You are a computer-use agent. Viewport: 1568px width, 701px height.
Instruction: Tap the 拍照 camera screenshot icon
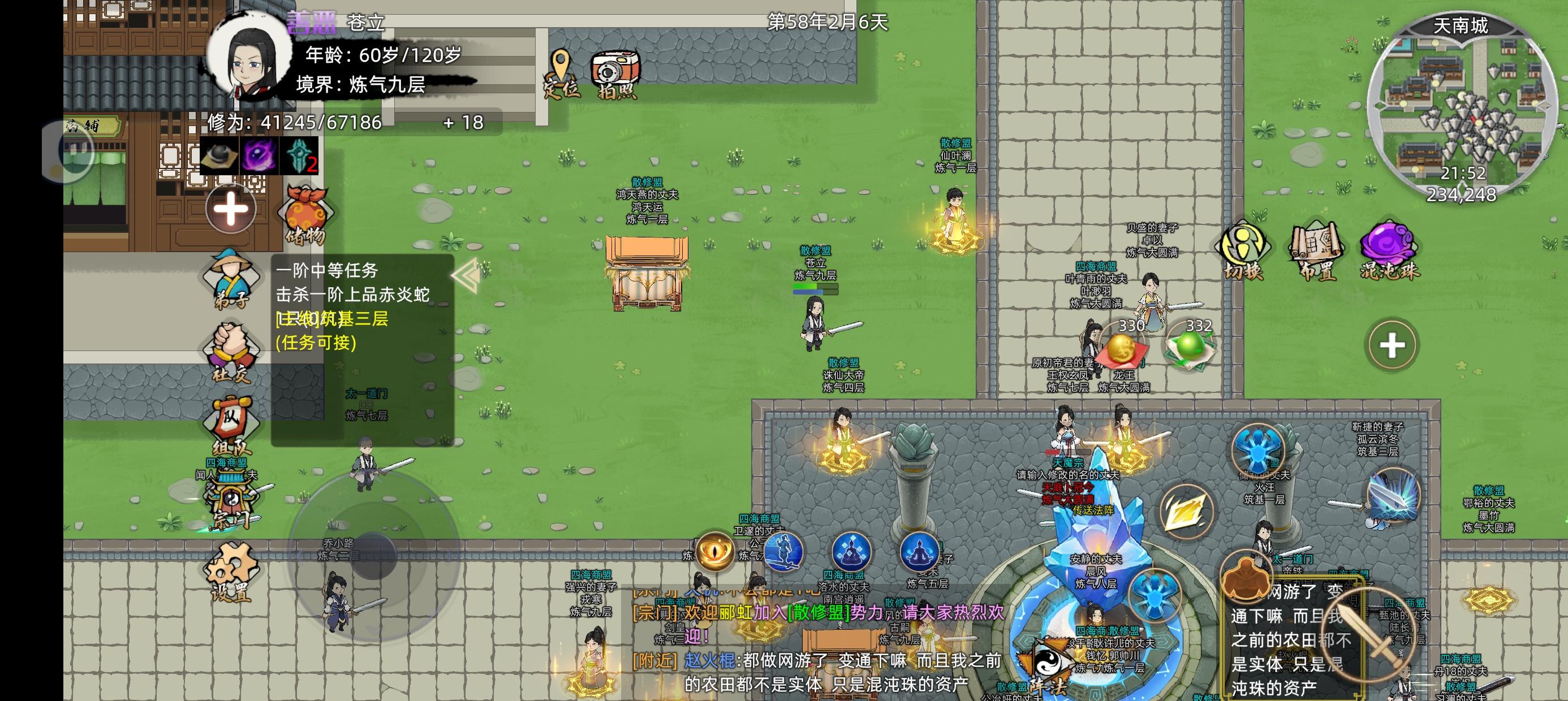point(615,67)
